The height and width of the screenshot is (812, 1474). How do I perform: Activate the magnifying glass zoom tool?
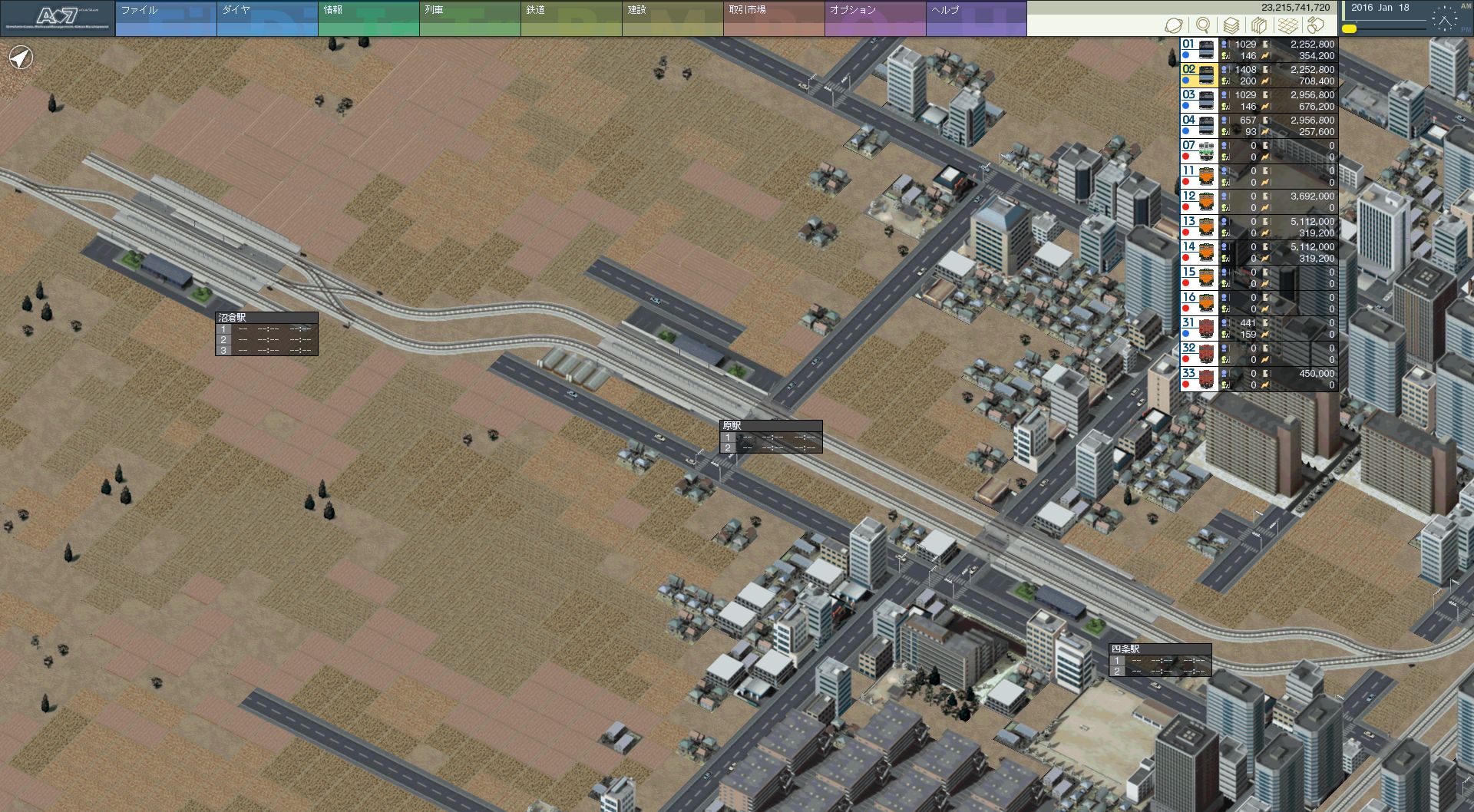[1203, 26]
